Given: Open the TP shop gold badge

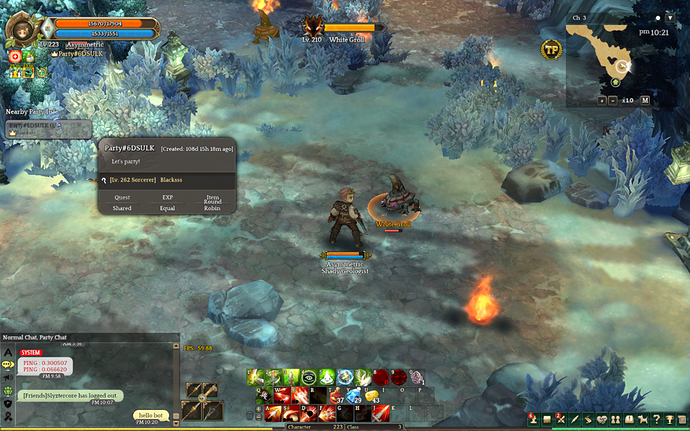Looking at the screenshot, I should (x=551, y=48).
